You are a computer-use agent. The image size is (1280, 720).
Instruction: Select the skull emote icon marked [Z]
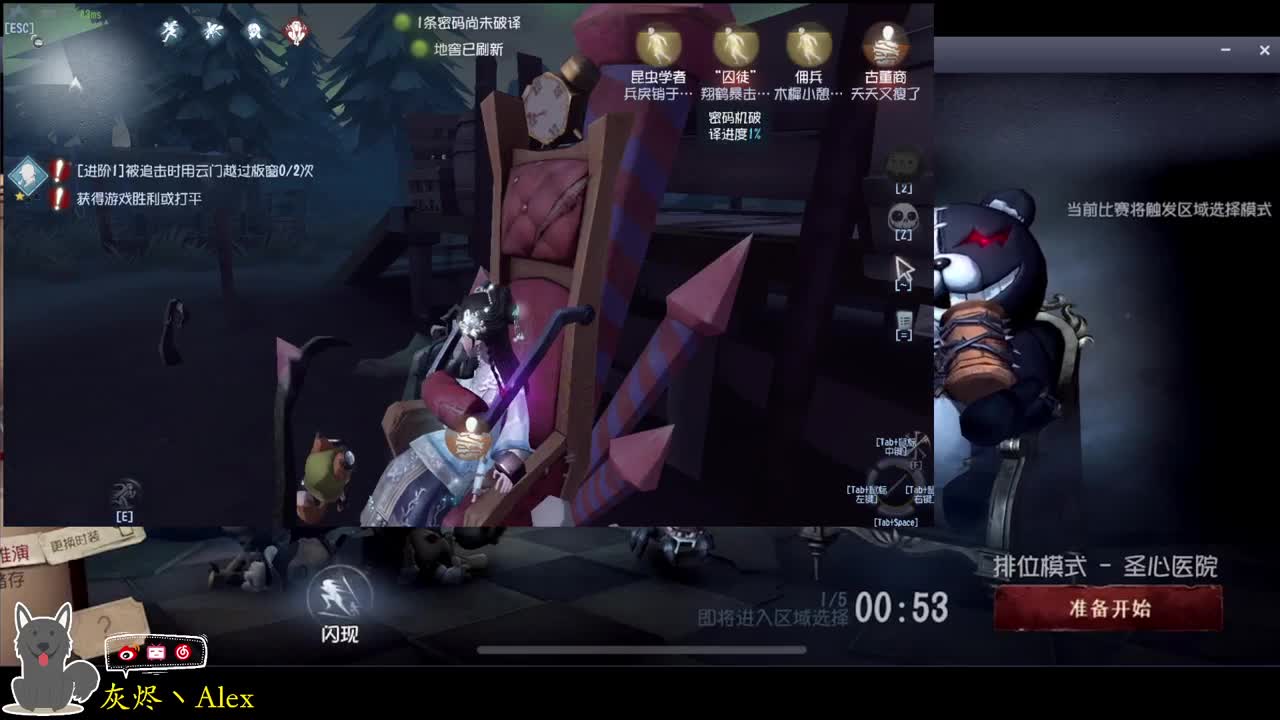[x=903, y=212]
